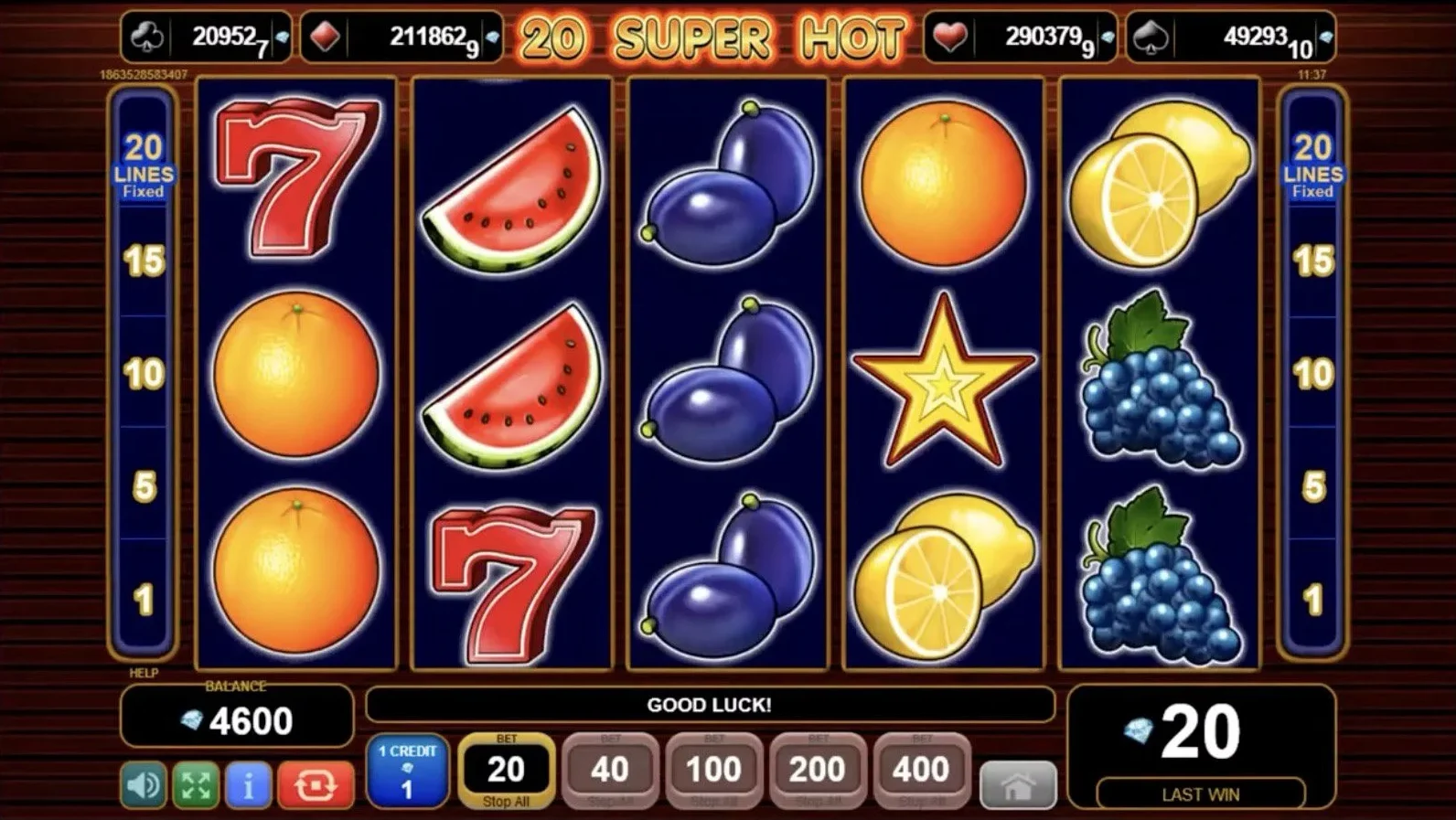The width and height of the screenshot is (1456, 820).
Task: Click the grey home button
Action: coord(1017,785)
